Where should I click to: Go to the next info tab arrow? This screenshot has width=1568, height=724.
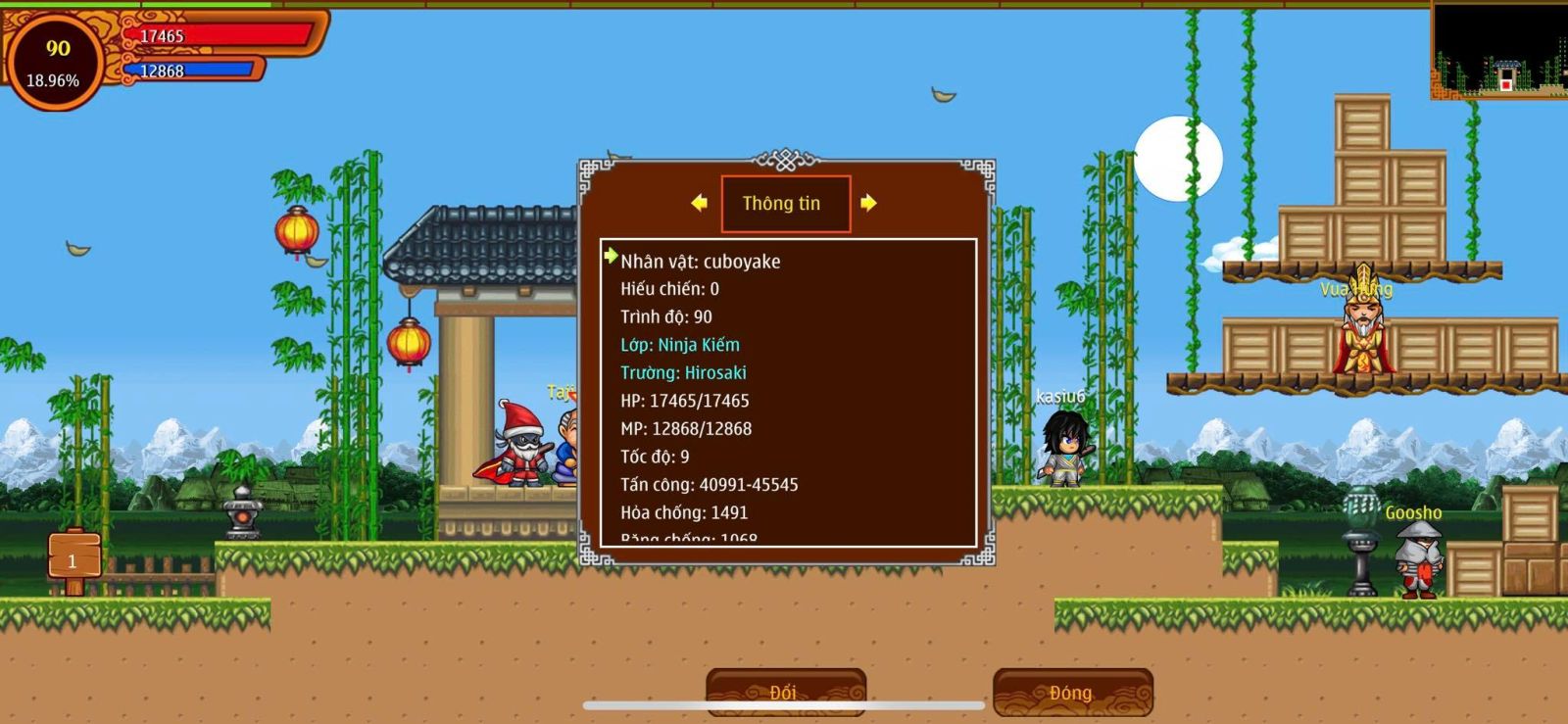(868, 203)
